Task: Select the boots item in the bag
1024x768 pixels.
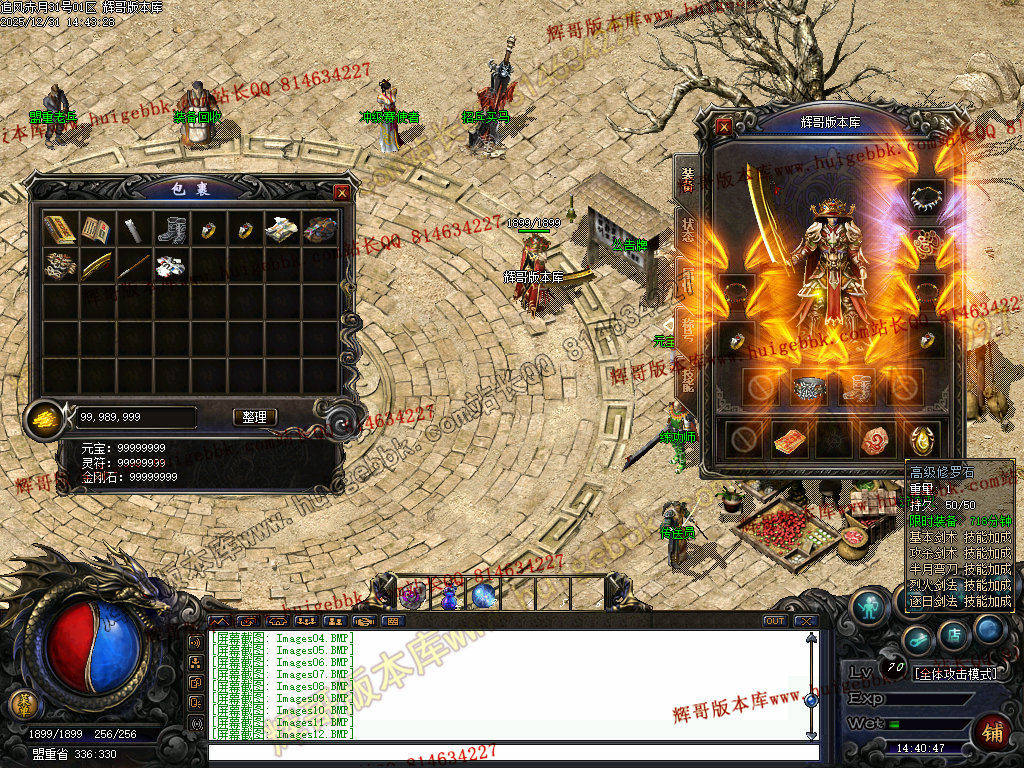Action: 171,230
